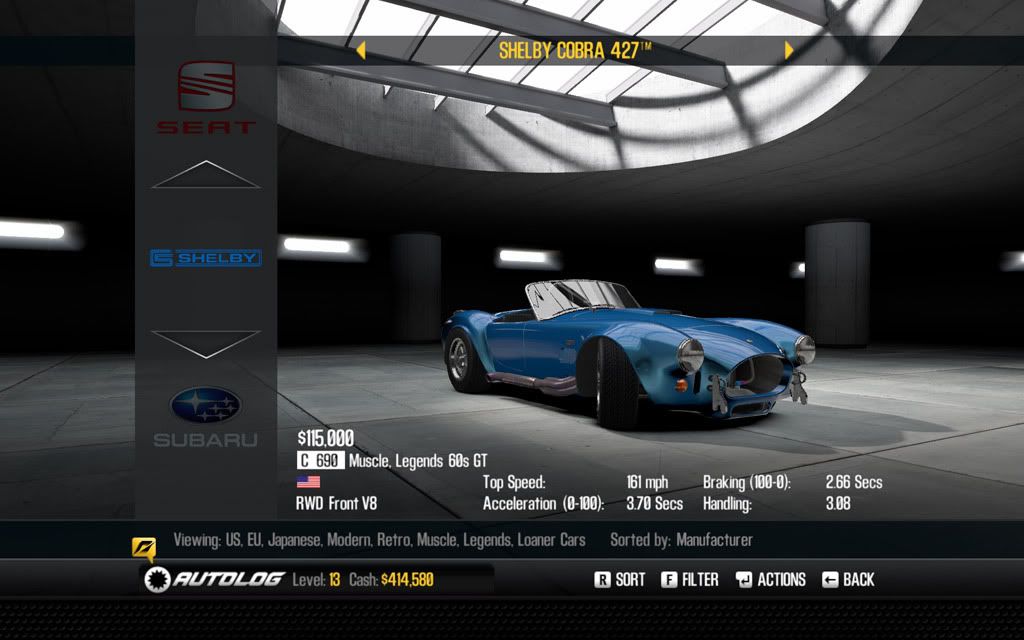Open the Actions menu
Viewport: 1024px width, 640px height.
click(770, 579)
